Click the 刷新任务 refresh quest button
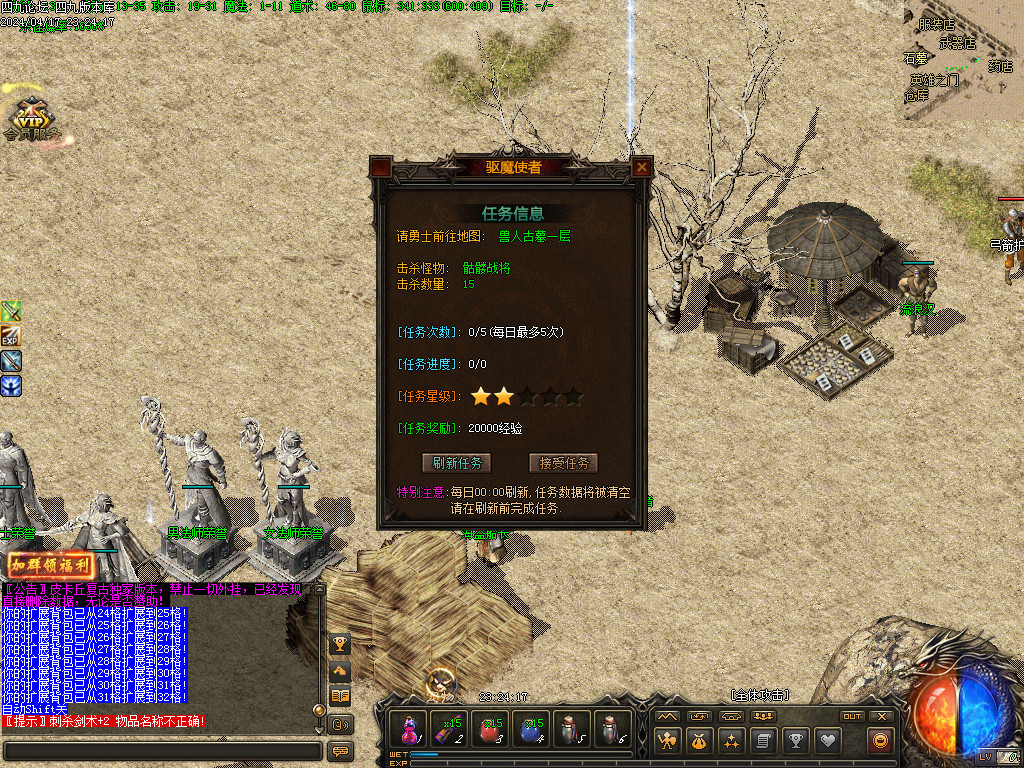This screenshot has height=768, width=1024. coord(457,463)
